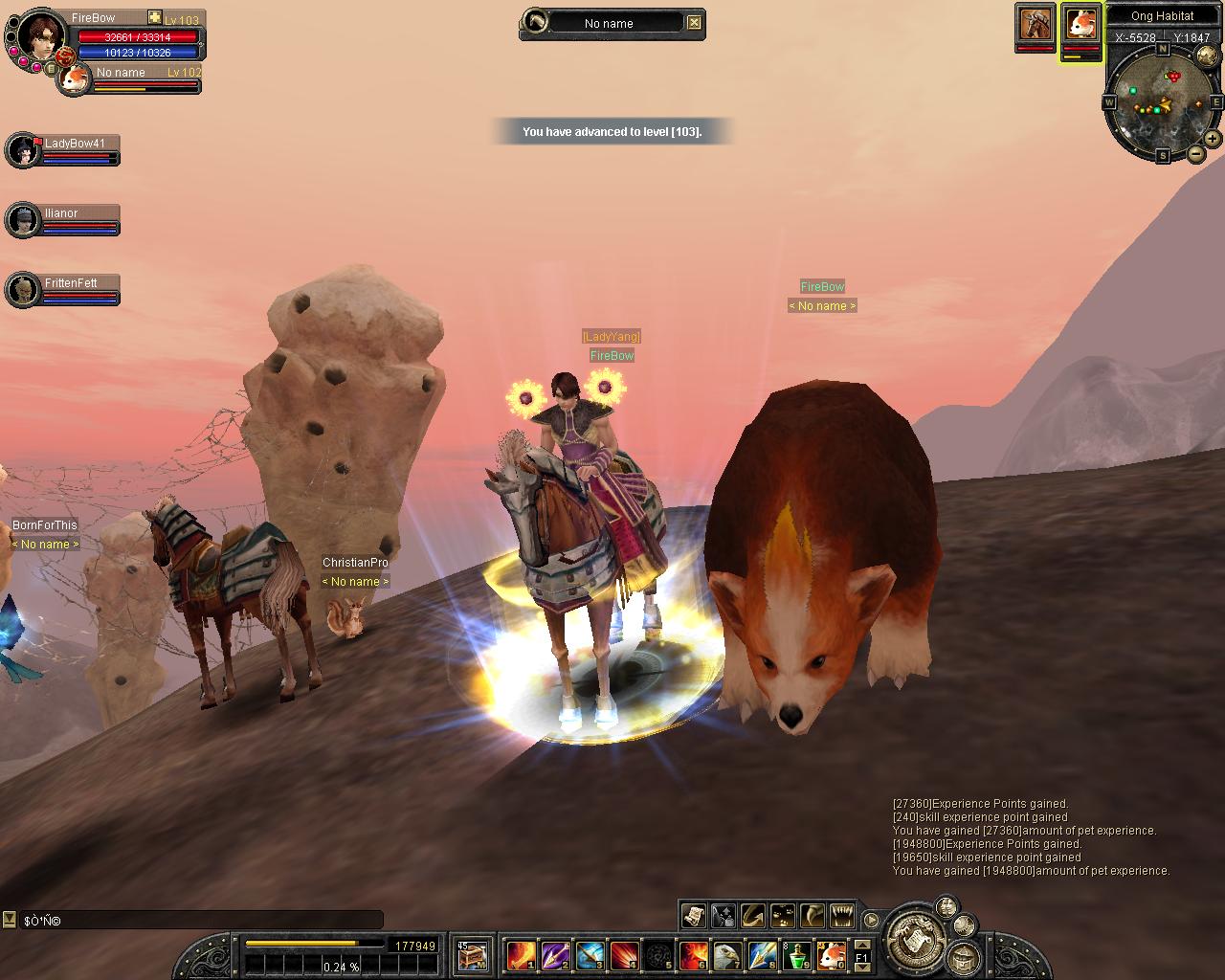This screenshot has height=980, width=1225.
Task: Use the fox pet icon in slot 0
Action: [x=832, y=955]
